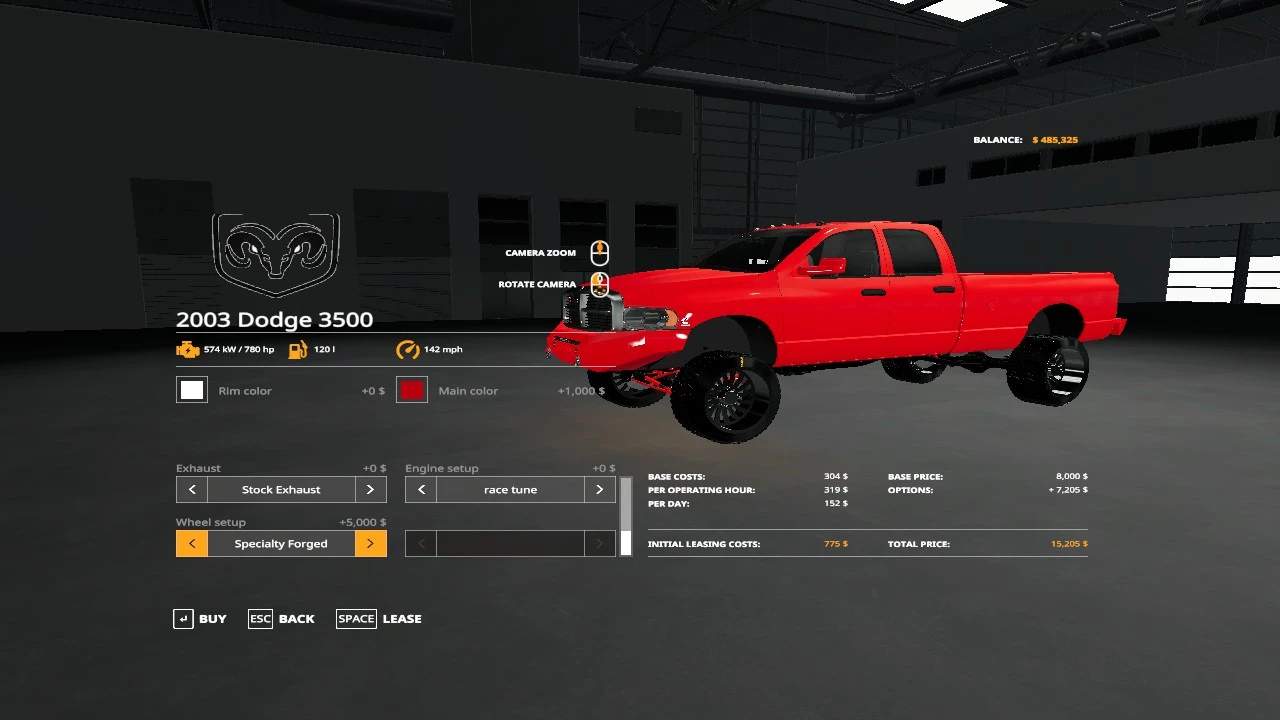
Task: Choose previous Engine setup option
Action: [421, 490]
